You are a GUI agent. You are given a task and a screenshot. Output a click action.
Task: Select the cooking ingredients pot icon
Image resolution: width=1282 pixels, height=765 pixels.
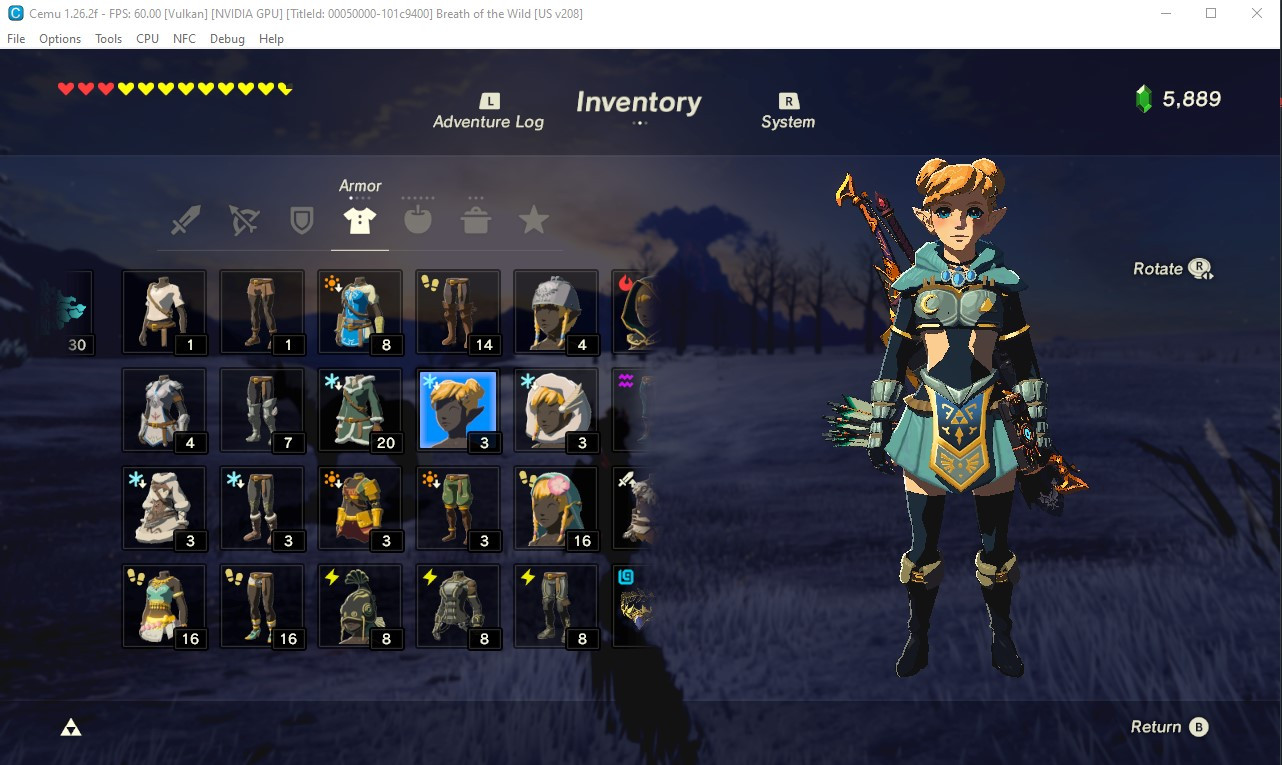pos(475,220)
